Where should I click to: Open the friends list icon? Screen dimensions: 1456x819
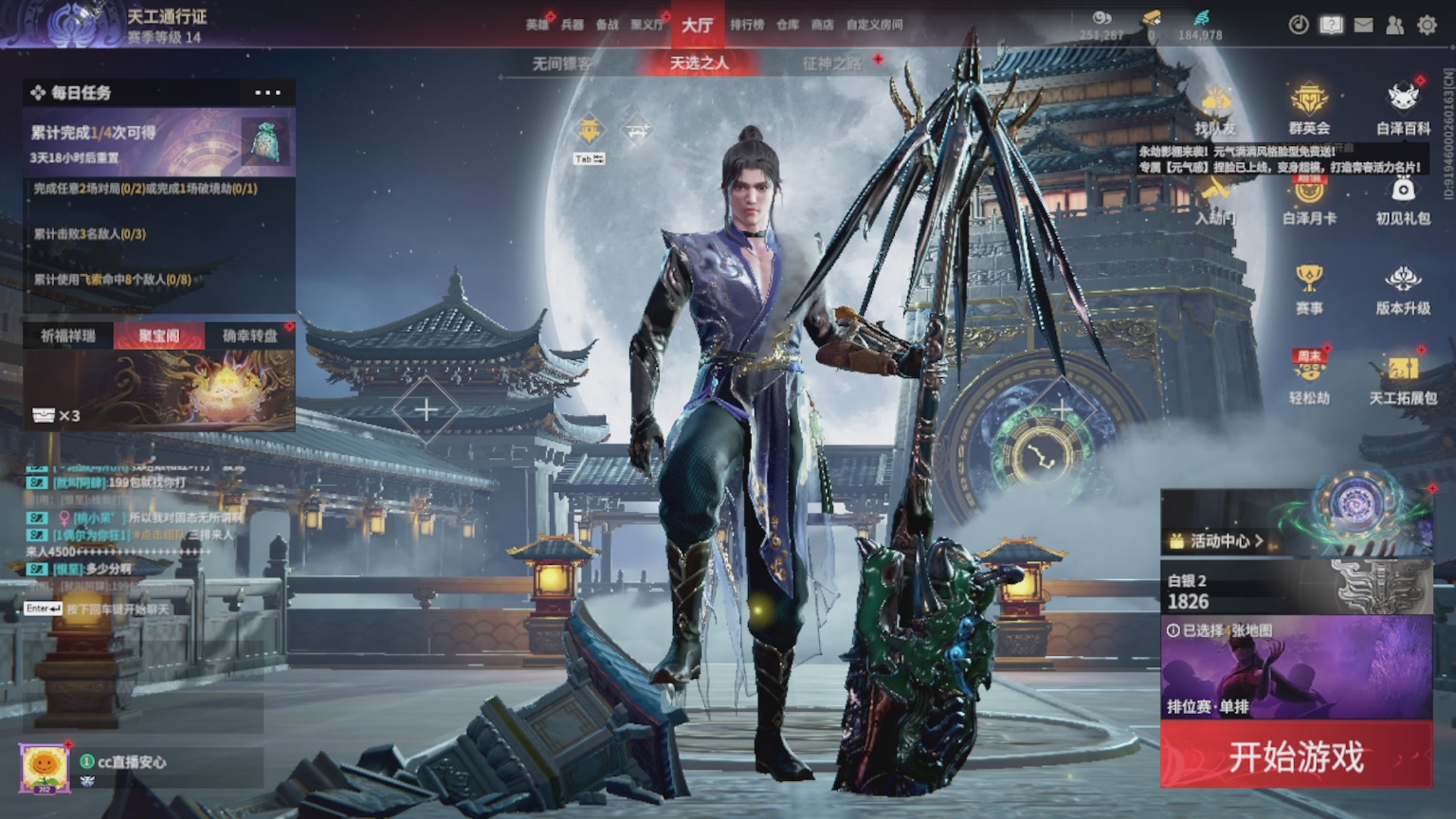[1394, 26]
